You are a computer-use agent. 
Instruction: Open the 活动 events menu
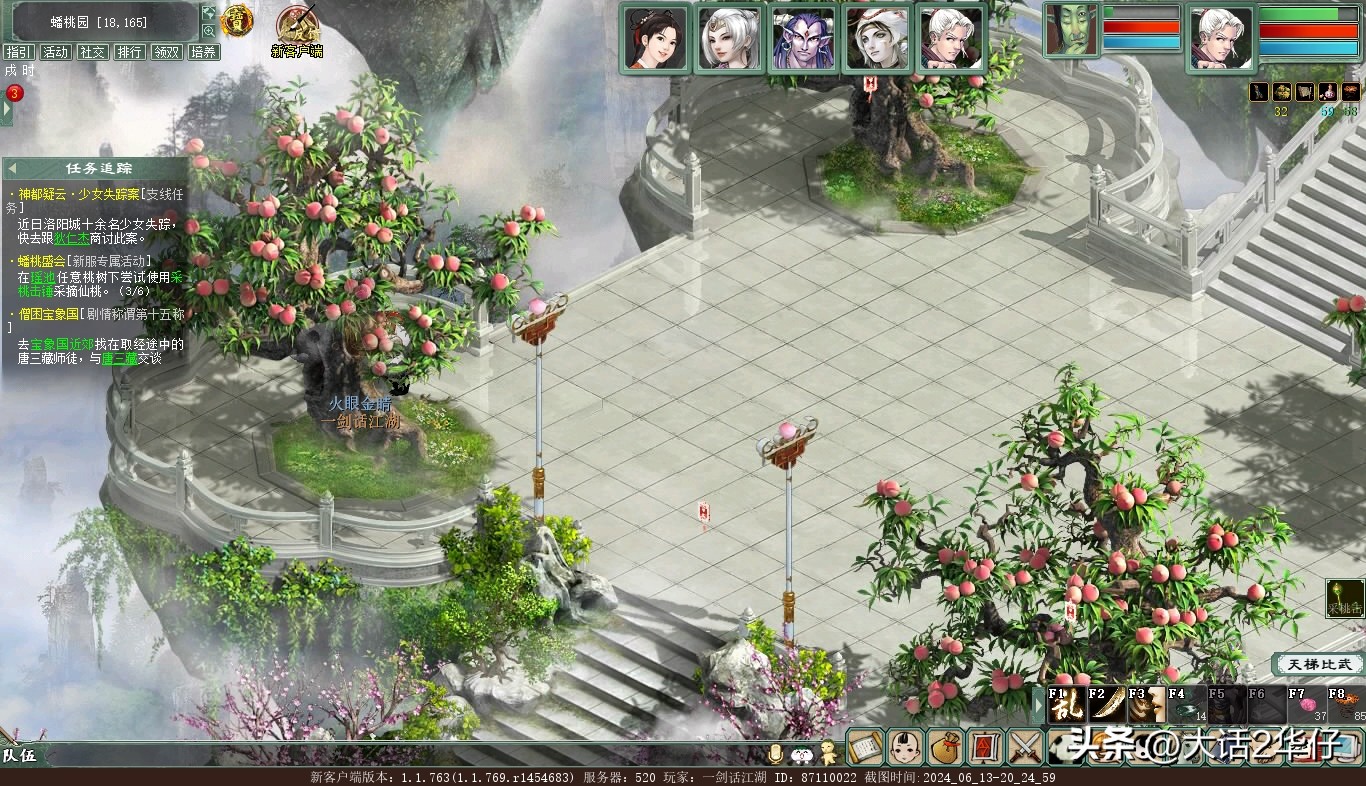point(55,52)
